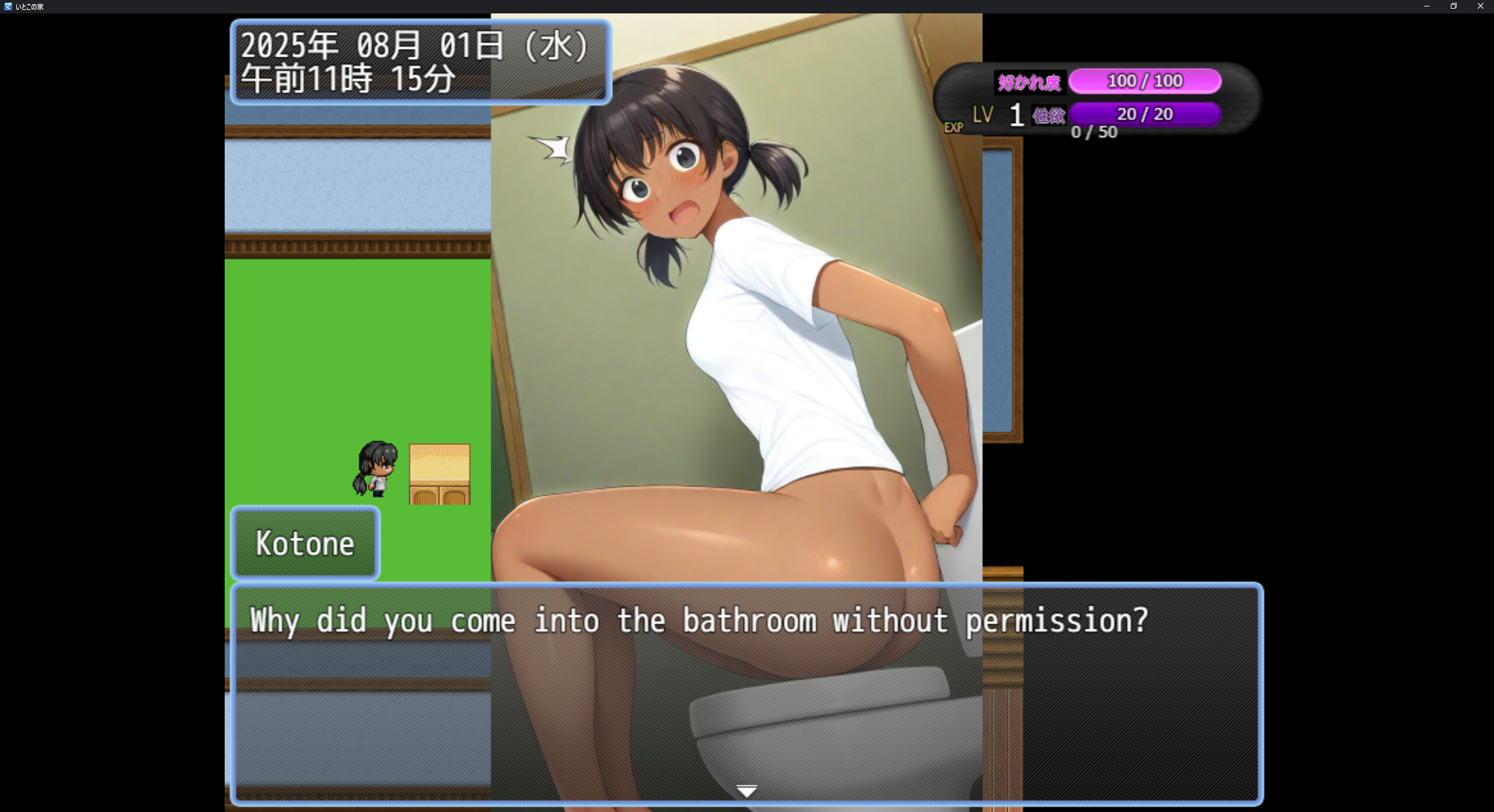
Task: Click the LV 1 indicator
Action: [998, 114]
